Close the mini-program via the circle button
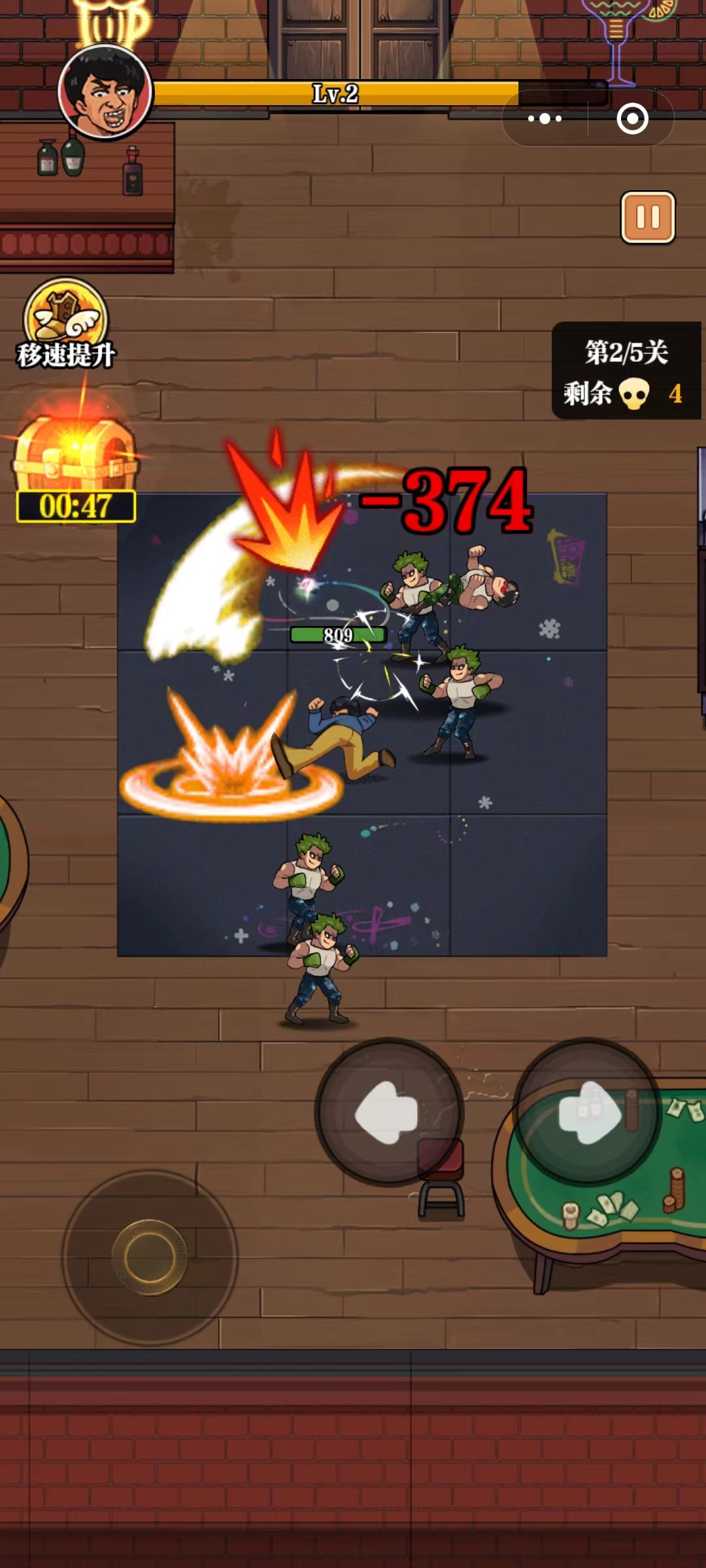The height and width of the screenshot is (1568, 706). pyautogui.click(x=632, y=119)
